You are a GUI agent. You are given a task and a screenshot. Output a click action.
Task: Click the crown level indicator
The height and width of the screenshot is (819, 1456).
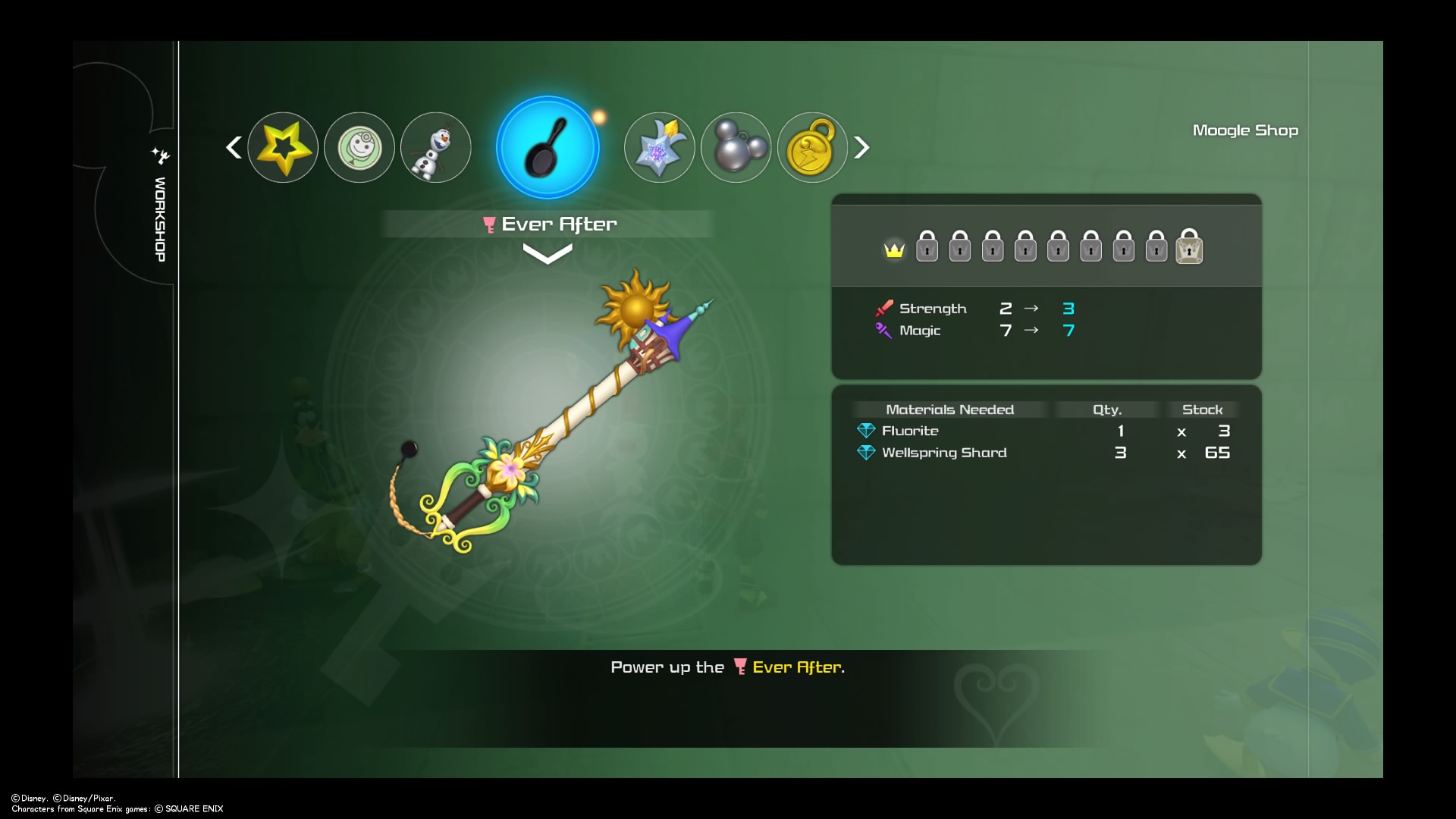click(x=894, y=249)
